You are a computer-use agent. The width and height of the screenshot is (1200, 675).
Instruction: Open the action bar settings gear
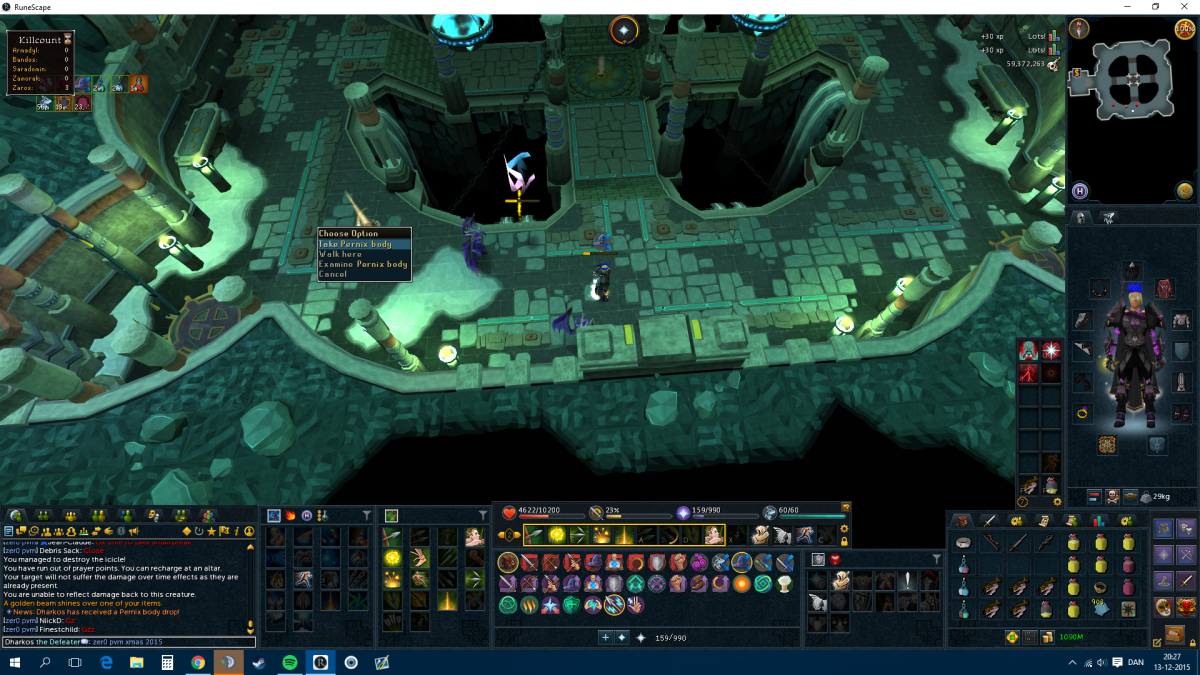point(845,528)
